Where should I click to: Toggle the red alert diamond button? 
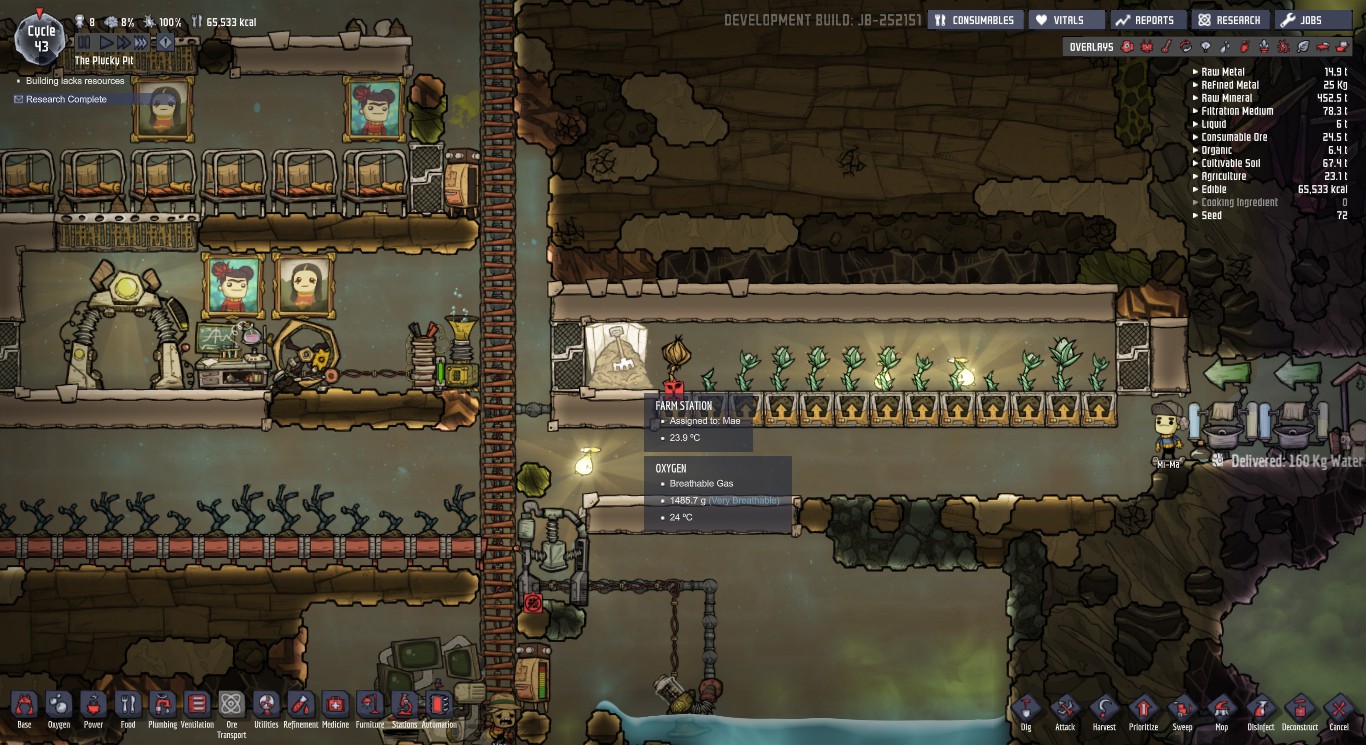(x=166, y=42)
